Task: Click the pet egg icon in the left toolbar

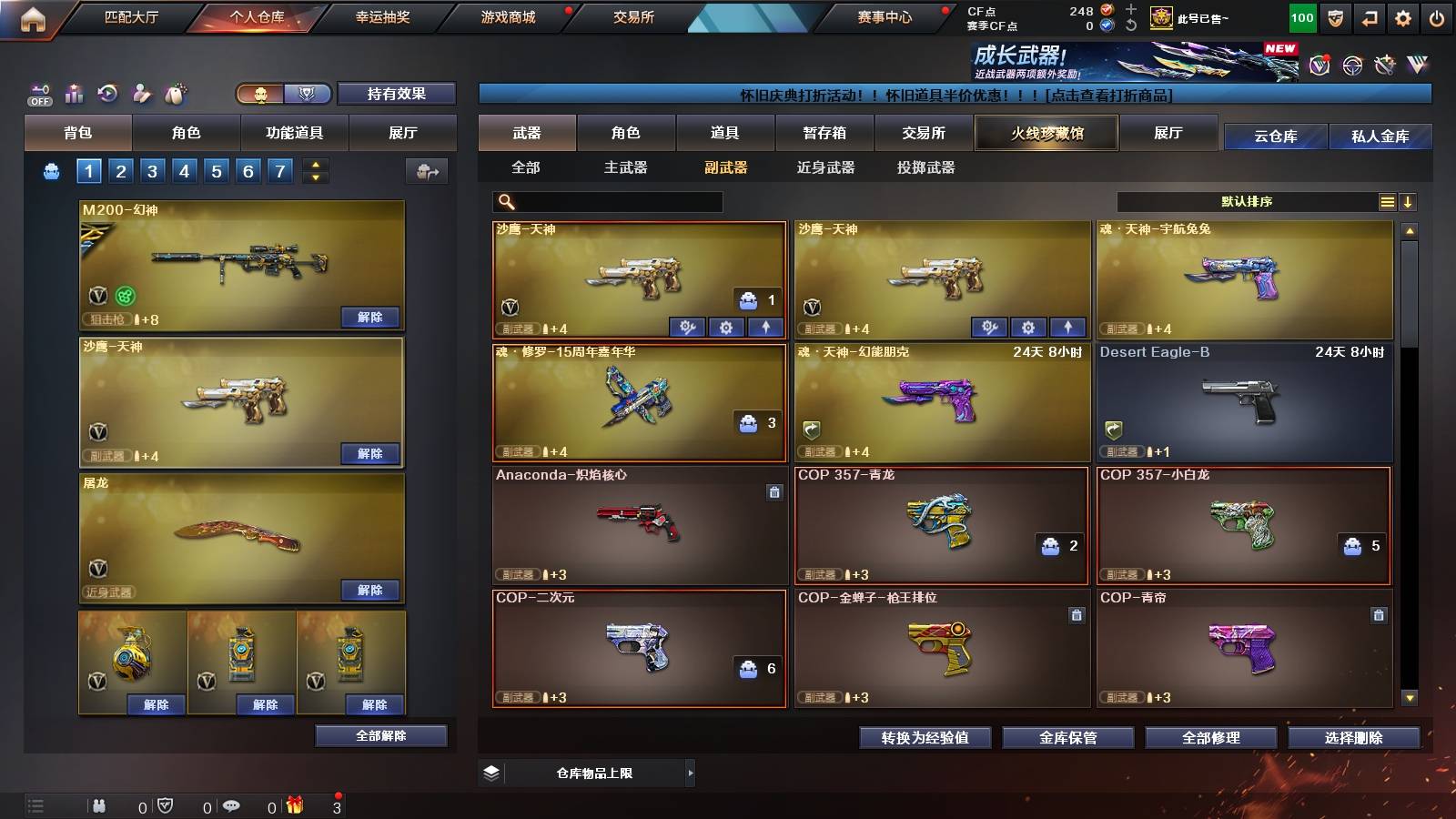Action: point(176,94)
